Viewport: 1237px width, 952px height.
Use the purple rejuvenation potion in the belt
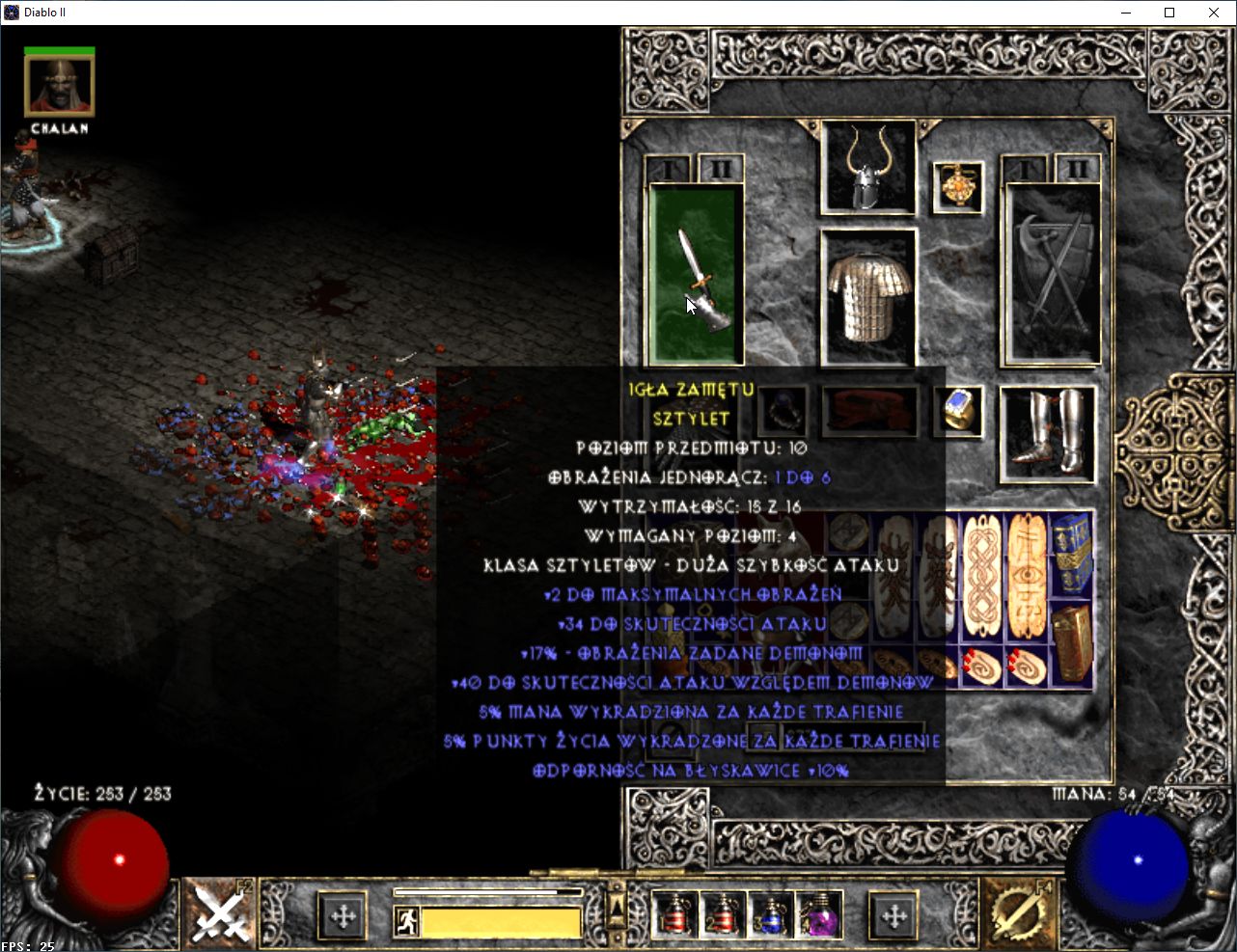[x=818, y=914]
